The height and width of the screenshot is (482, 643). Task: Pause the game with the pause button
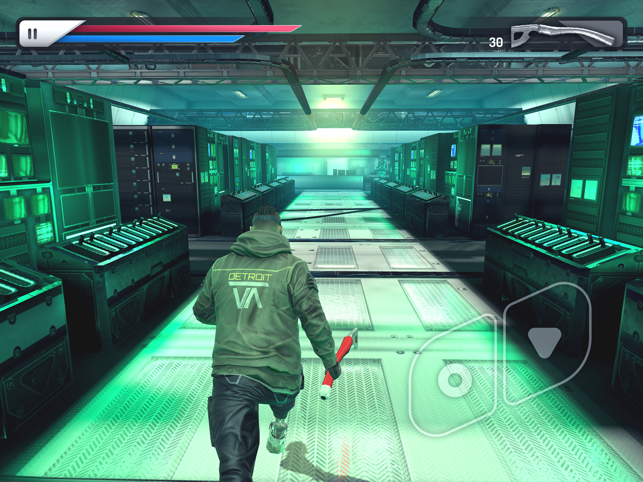tap(32, 34)
